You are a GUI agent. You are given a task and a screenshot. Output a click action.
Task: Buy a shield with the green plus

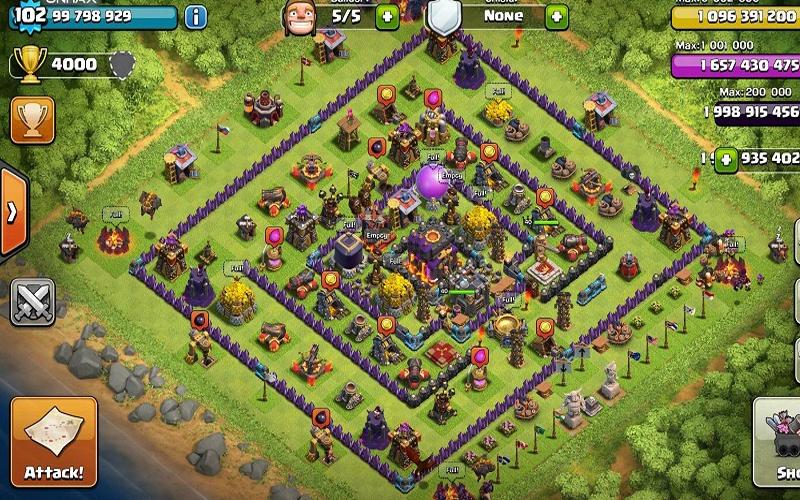[x=556, y=17]
